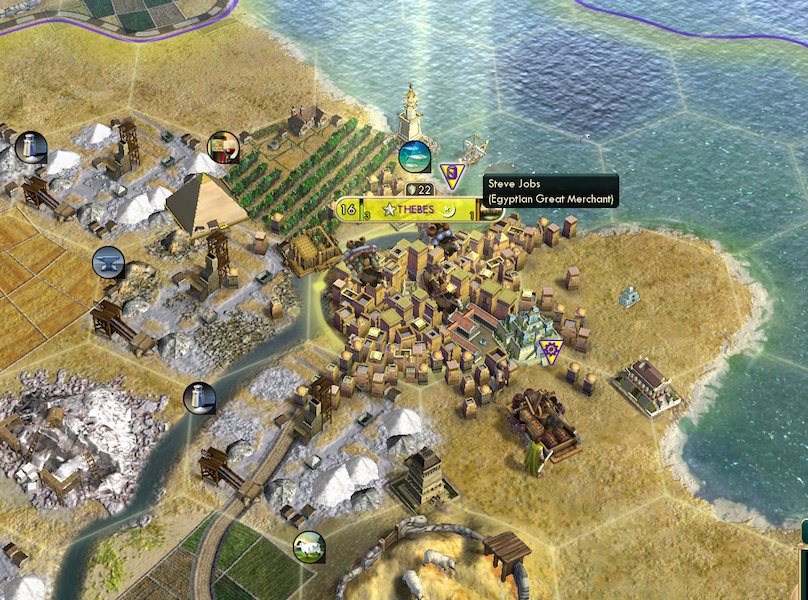Screen dimensions: 808x600
Task: Click the sheep resource icon
Action: (x=309, y=546)
